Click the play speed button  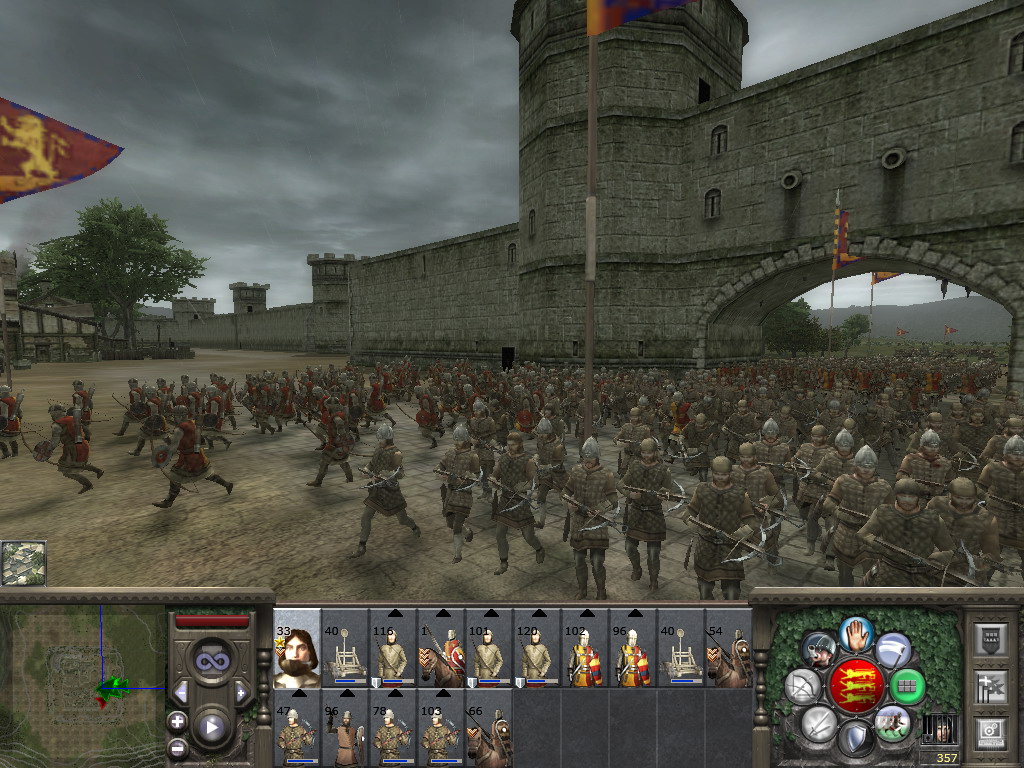point(211,727)
